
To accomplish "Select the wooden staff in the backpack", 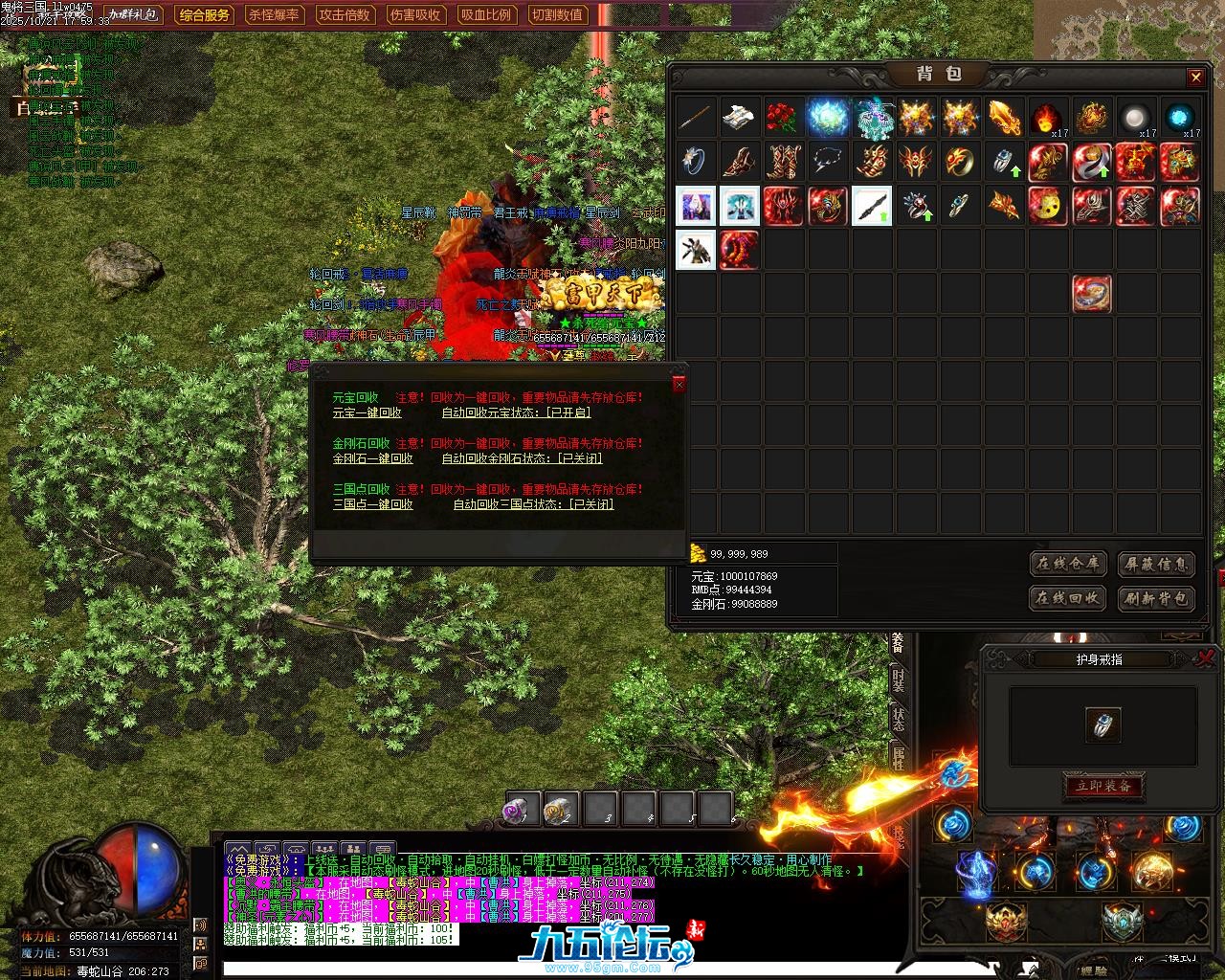I will 695,118.
